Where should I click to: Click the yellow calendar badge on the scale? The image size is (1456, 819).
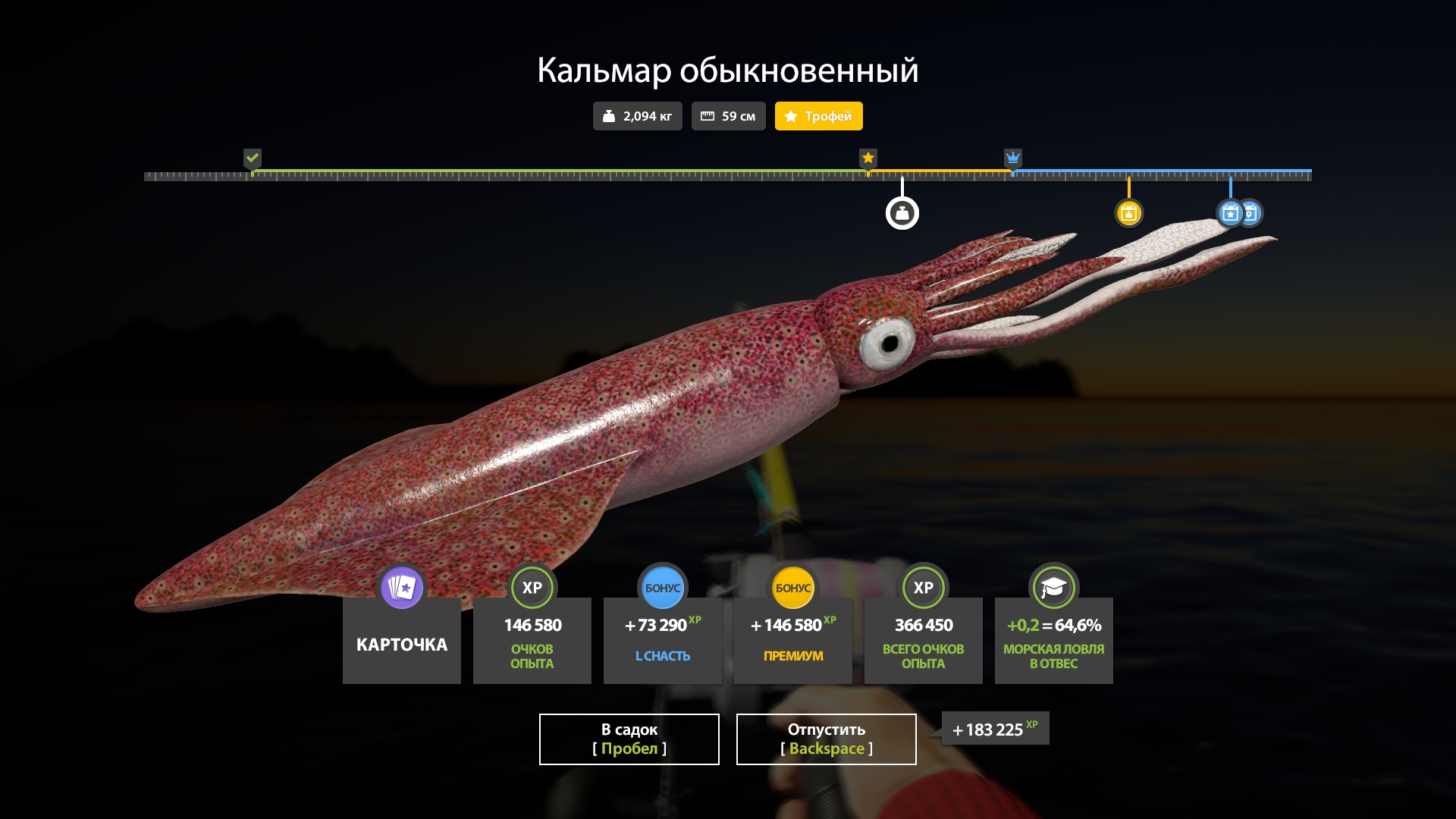pos(1129,213)
